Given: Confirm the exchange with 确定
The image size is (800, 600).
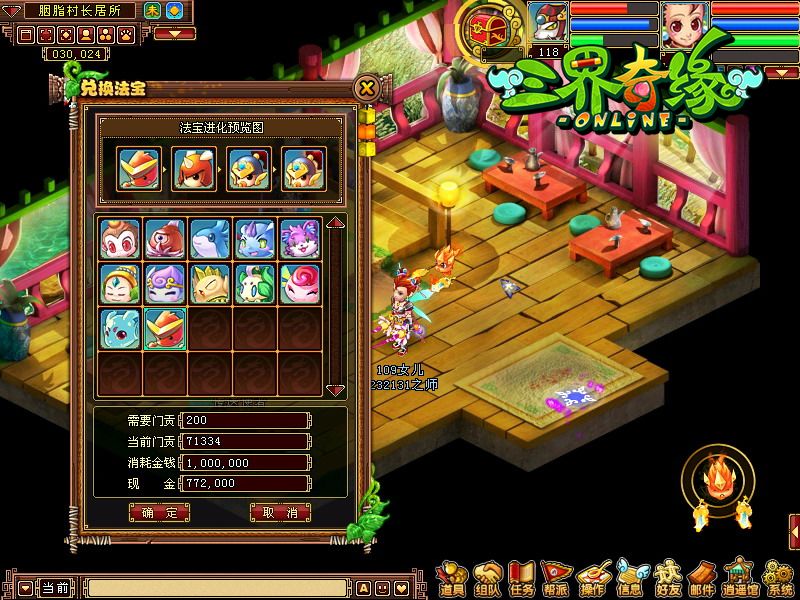Looking at the screenshot, I should click(x=159, y=512).
